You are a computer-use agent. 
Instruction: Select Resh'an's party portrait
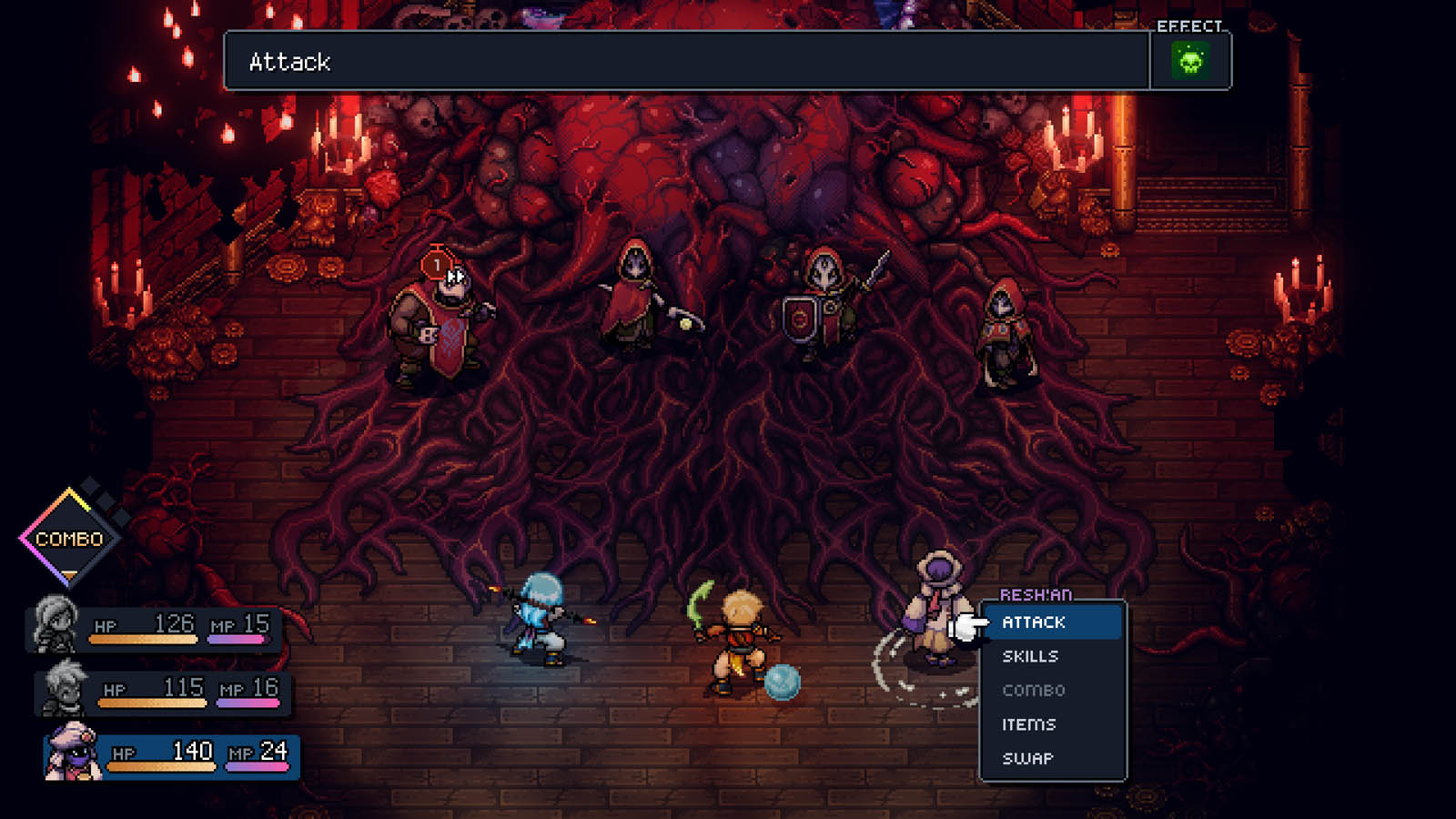coord(71,752)
